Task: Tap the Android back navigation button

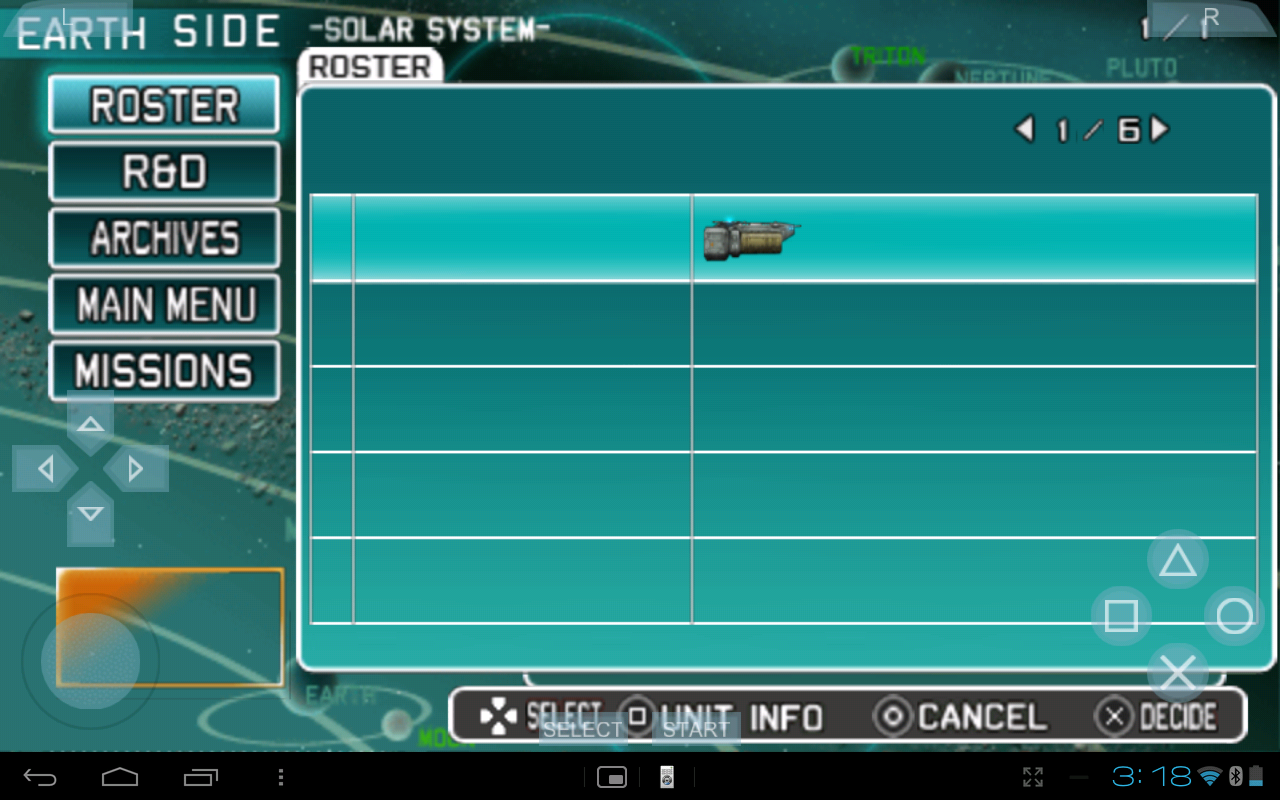Action: point(41,777)
